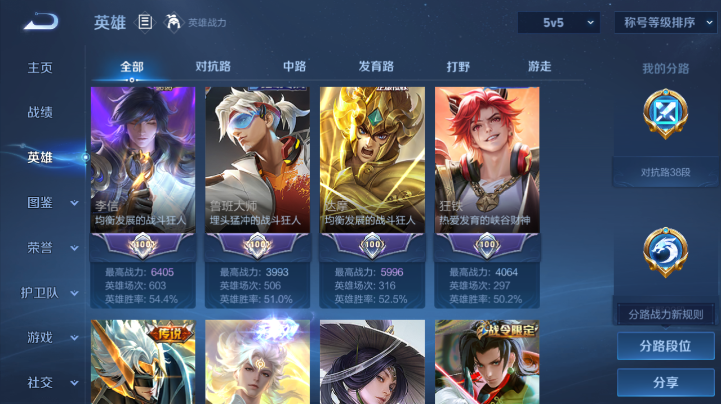Select the 狂铁 hero card
Viewport: 721px width, 404px height.
(x=486, y=170)
